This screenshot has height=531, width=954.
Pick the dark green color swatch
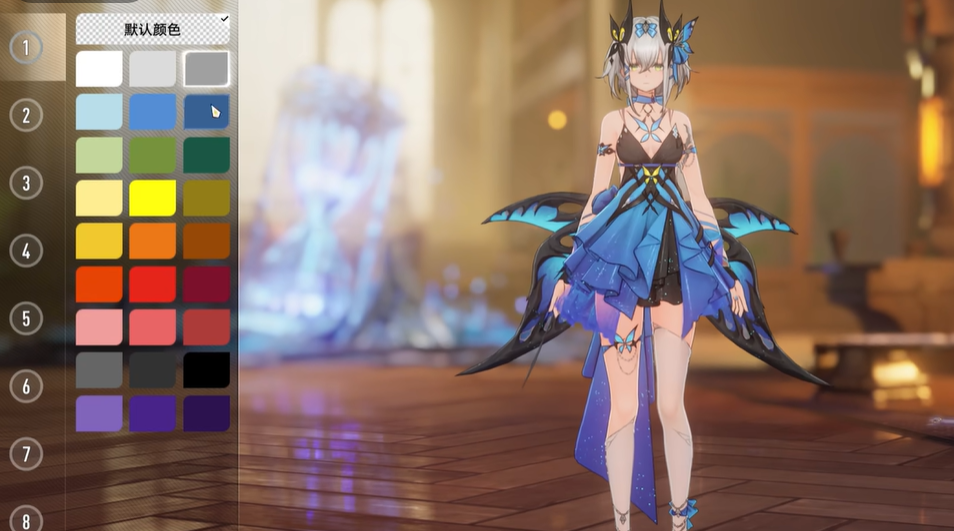[206, 155]
